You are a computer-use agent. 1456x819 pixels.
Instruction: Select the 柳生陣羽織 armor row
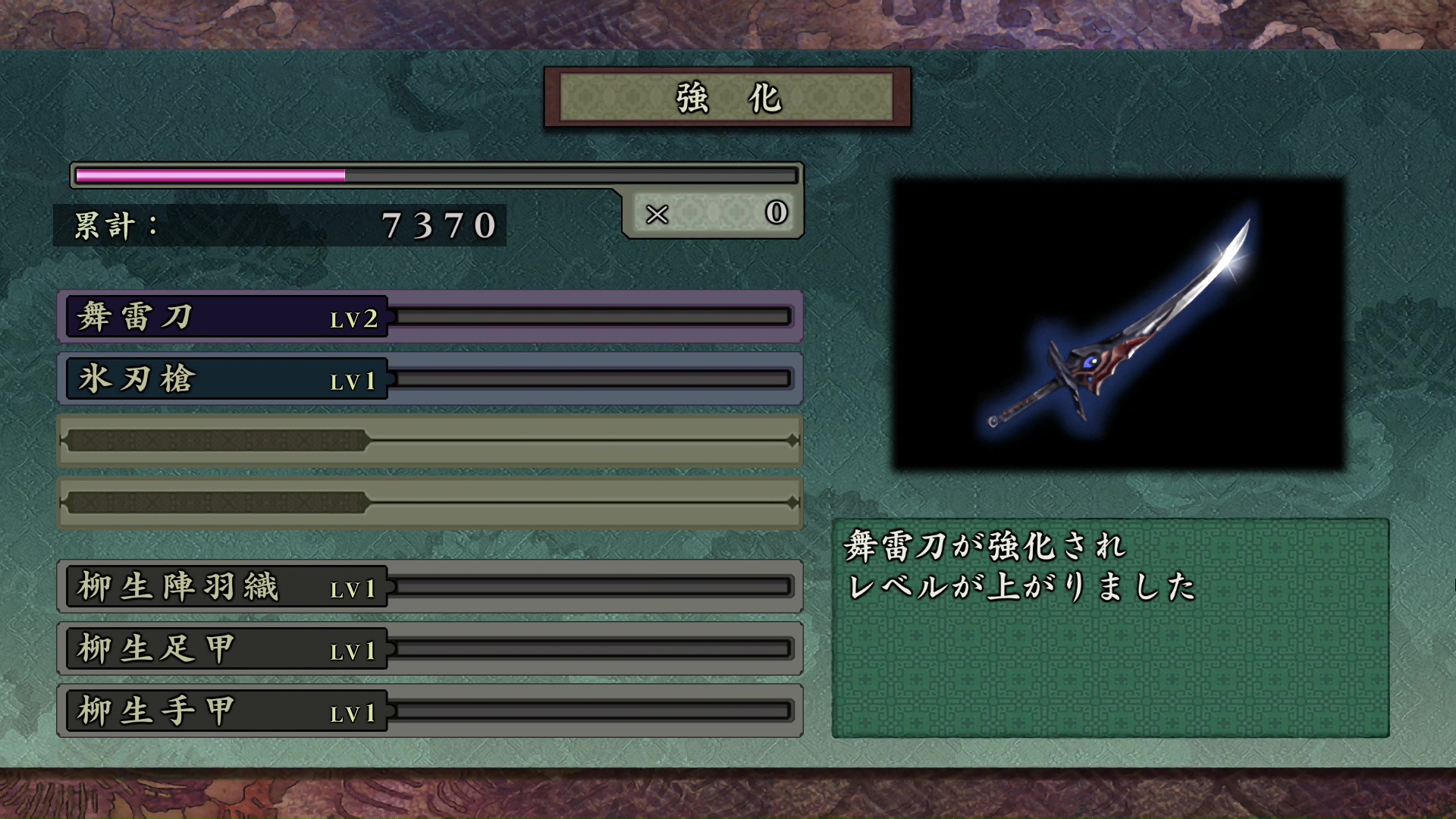pyautogui.click(x=429, y=586)
